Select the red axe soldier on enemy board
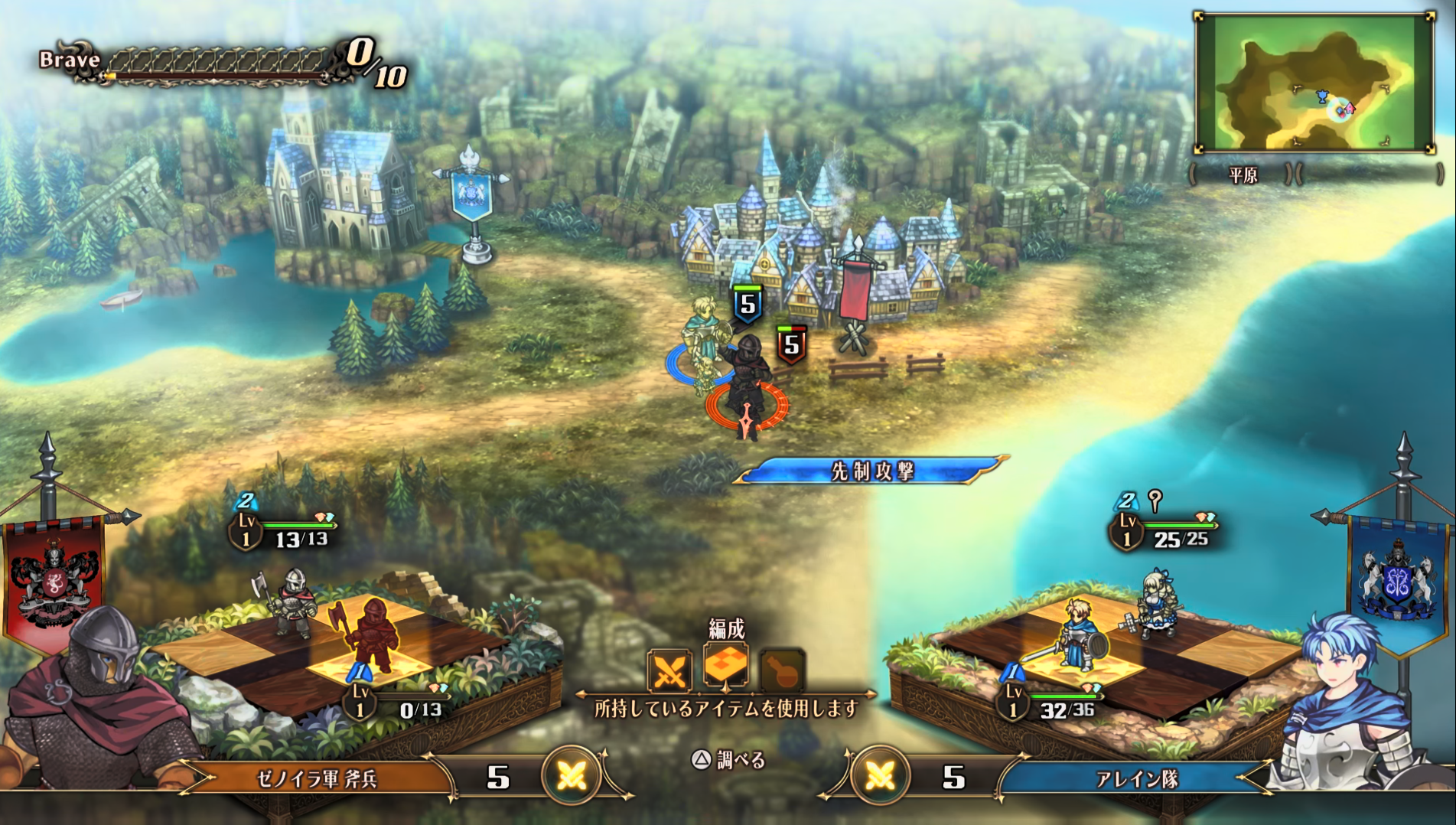Image resolution: width=1456 pixels, height=825 pixels. [x=371, y=635]
